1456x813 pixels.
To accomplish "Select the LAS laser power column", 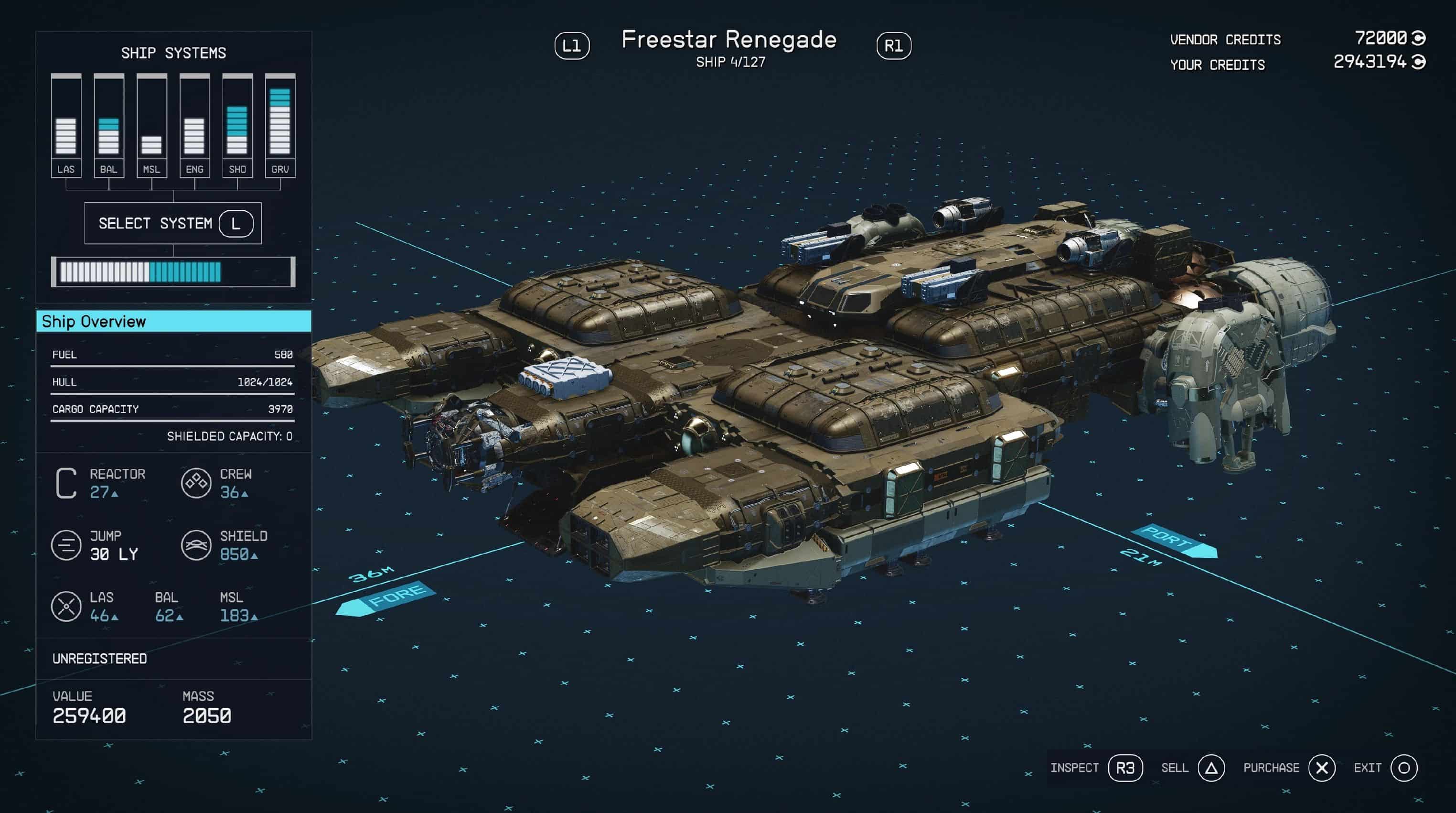I will point(66,126).
